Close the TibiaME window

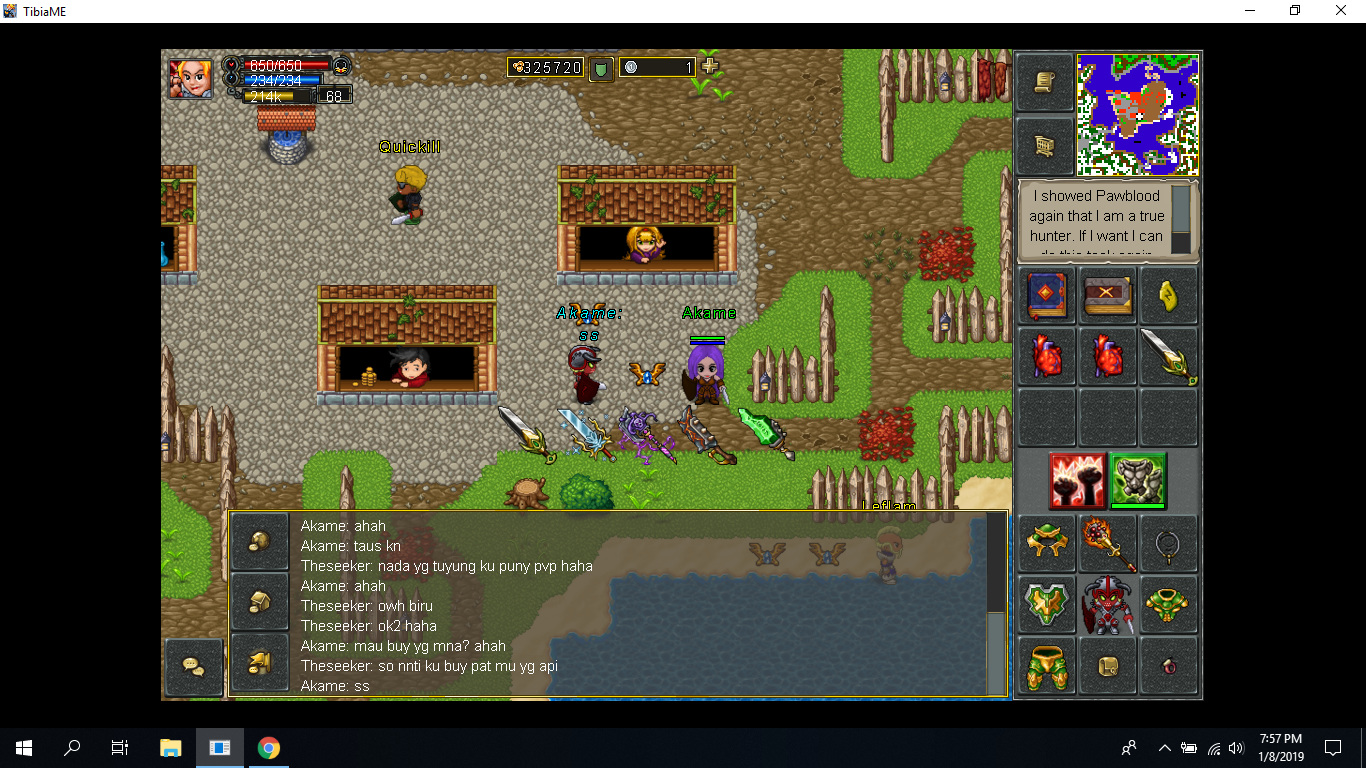[1341, 11]
